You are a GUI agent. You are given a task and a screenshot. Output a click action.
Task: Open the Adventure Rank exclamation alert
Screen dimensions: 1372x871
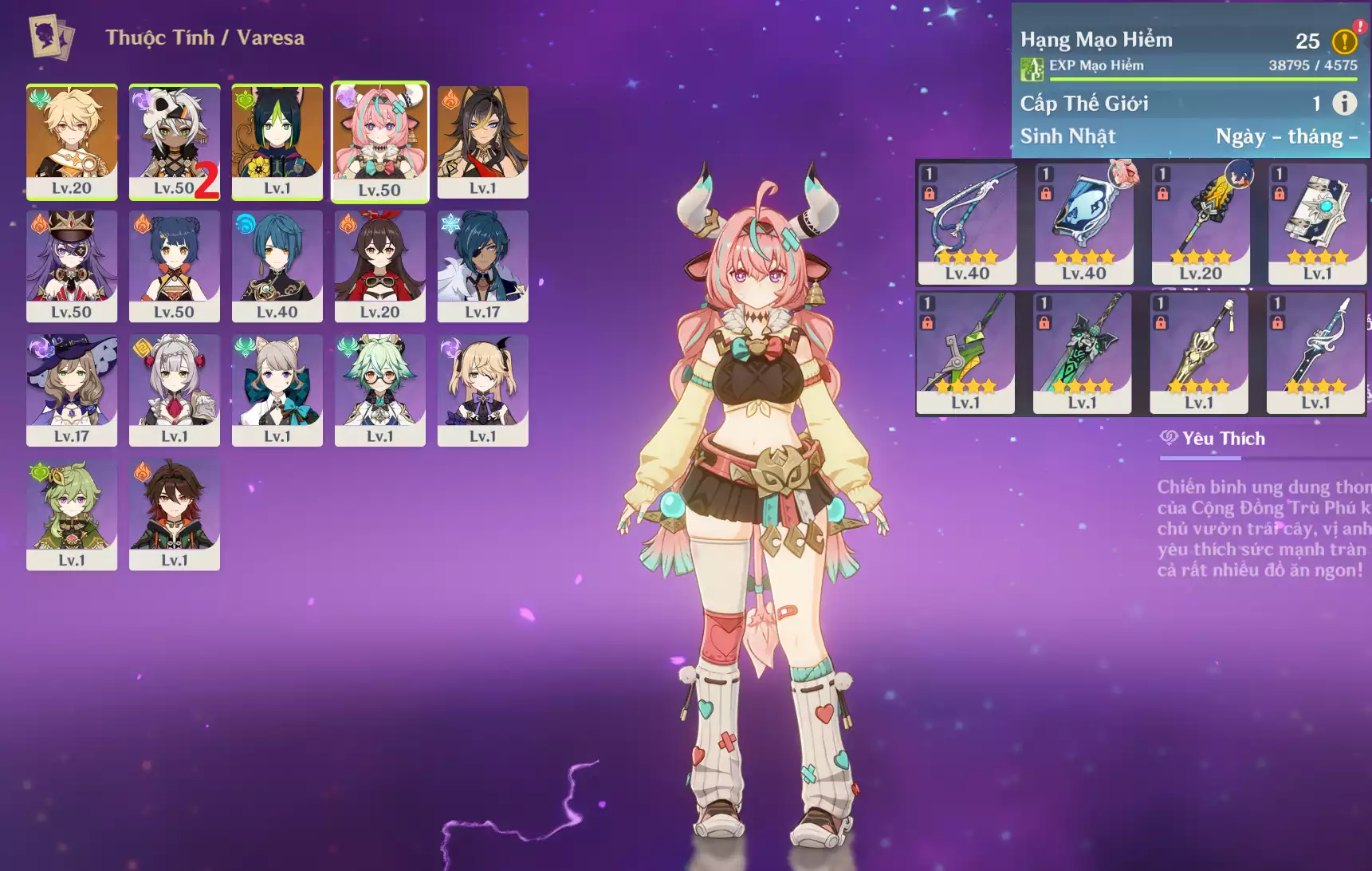[1344, 41]
